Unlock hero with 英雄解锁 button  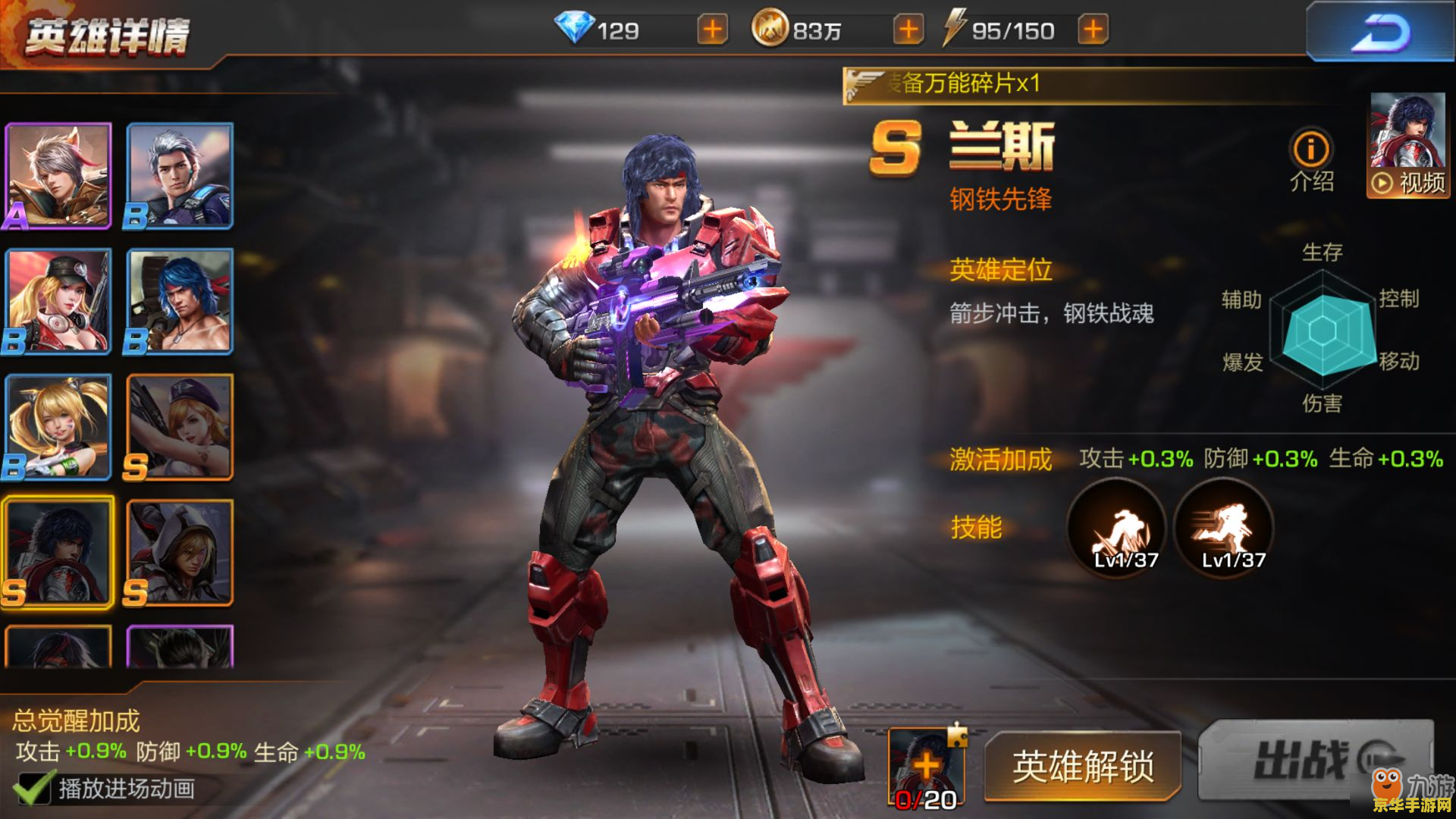1082,767
